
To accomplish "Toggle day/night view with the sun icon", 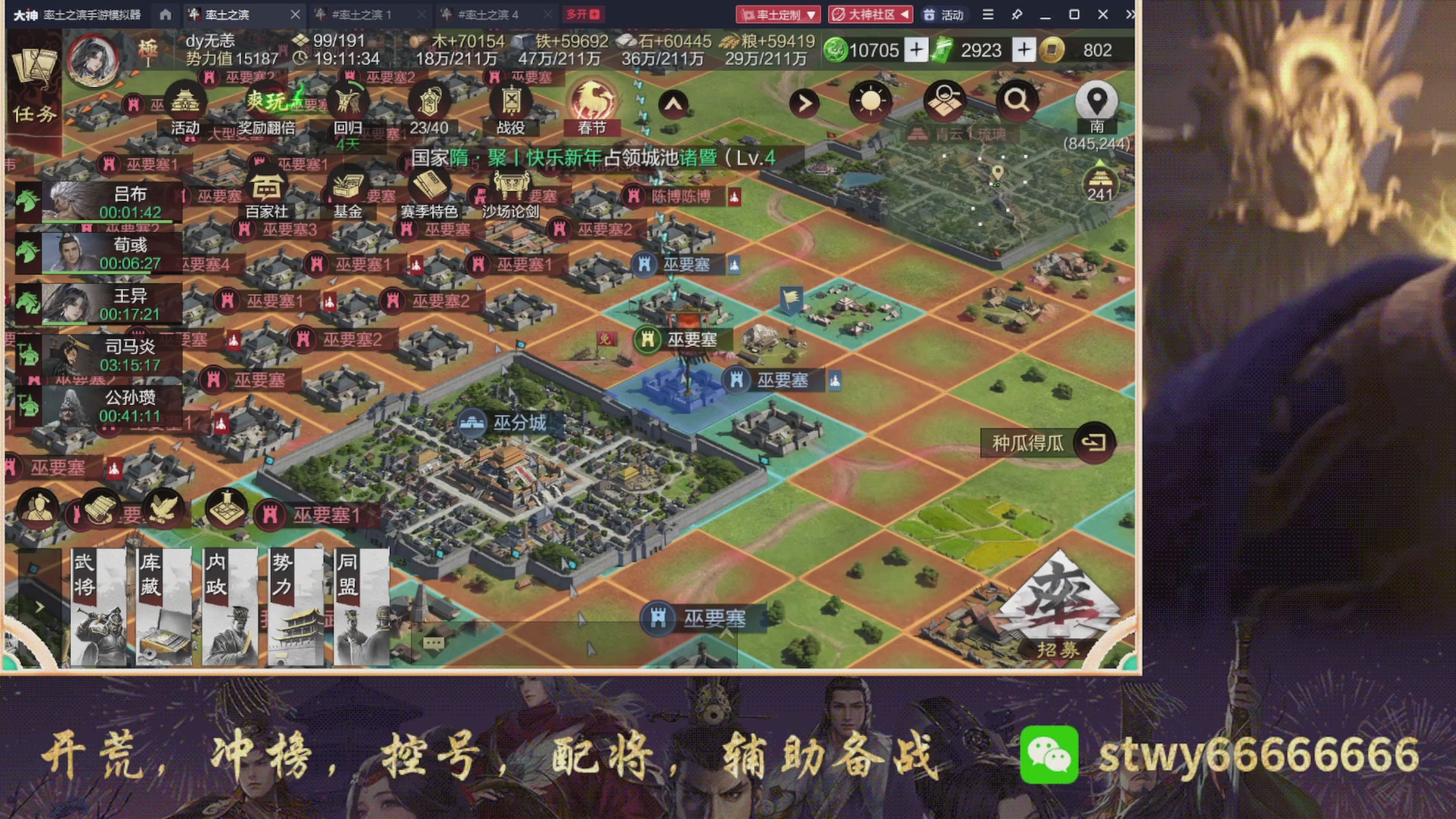I will coord(870,102).
